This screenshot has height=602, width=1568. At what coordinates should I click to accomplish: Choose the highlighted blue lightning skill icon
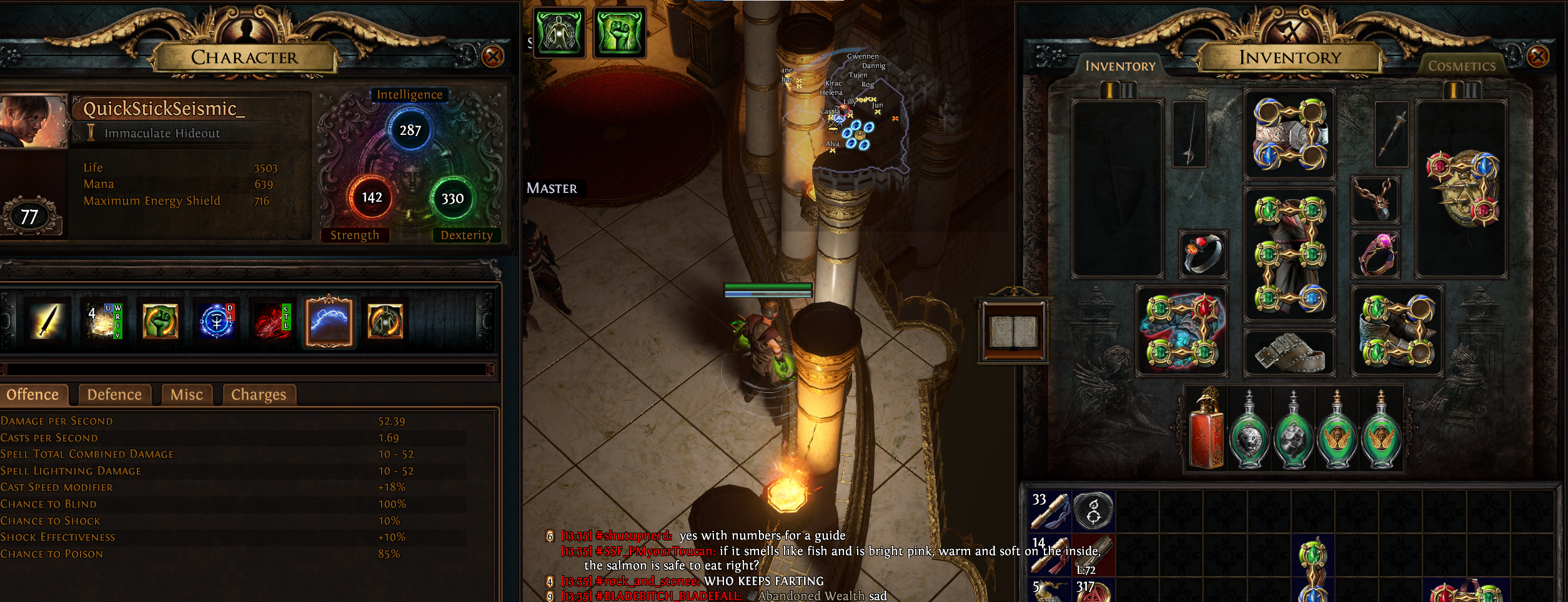(329, 321)
